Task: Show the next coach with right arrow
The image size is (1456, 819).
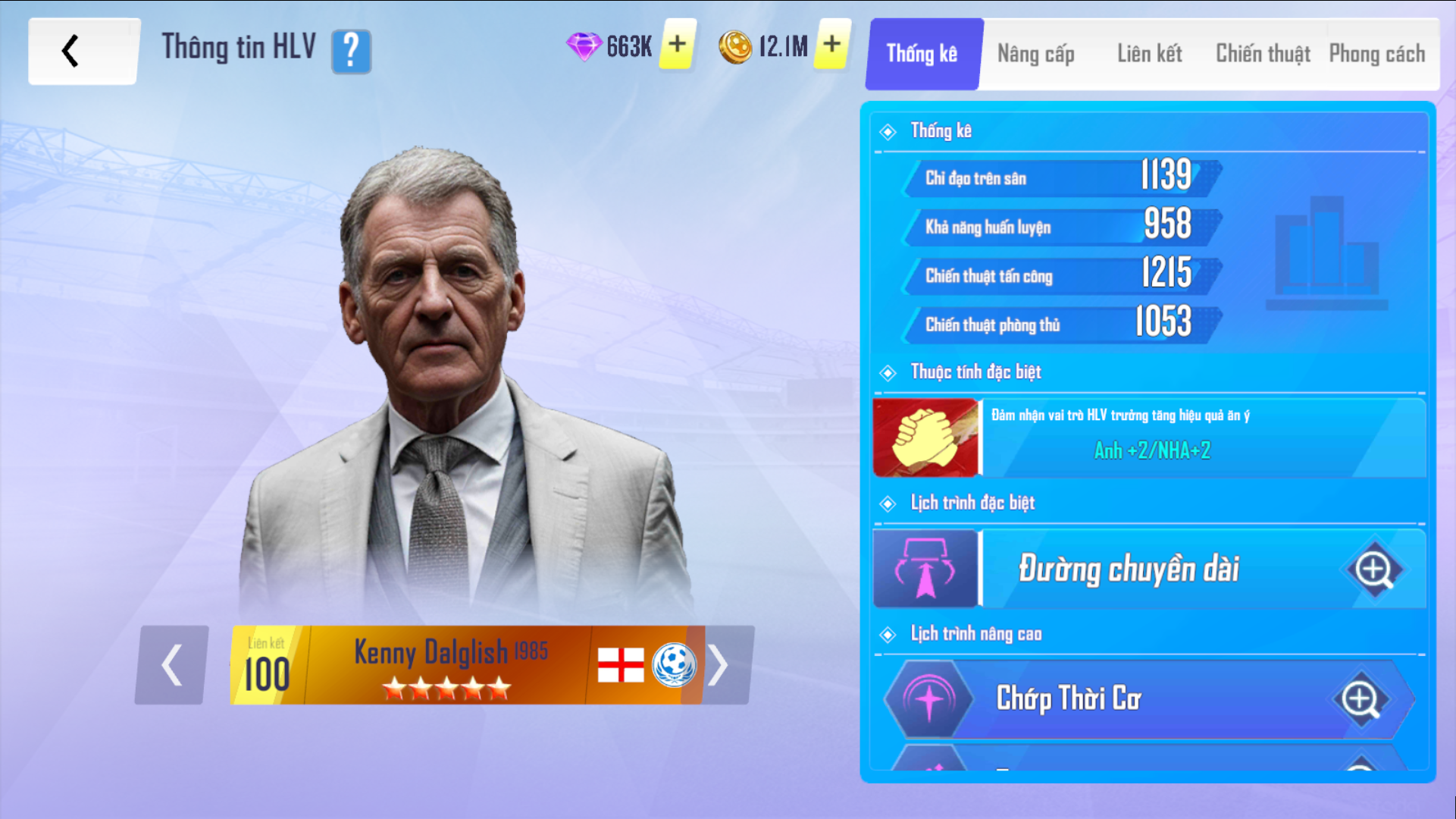Action: point(718,665)
